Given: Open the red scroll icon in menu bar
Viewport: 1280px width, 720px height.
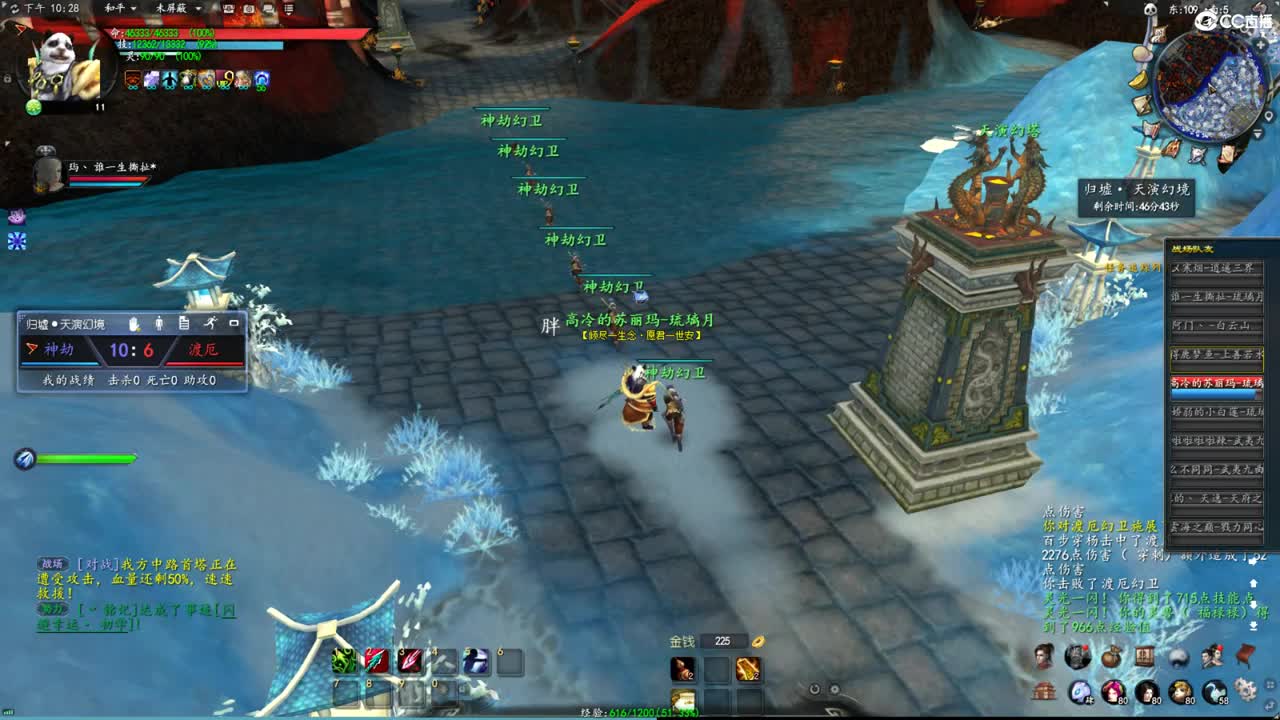Looking at the screenshot, I should coord(1245,656).
